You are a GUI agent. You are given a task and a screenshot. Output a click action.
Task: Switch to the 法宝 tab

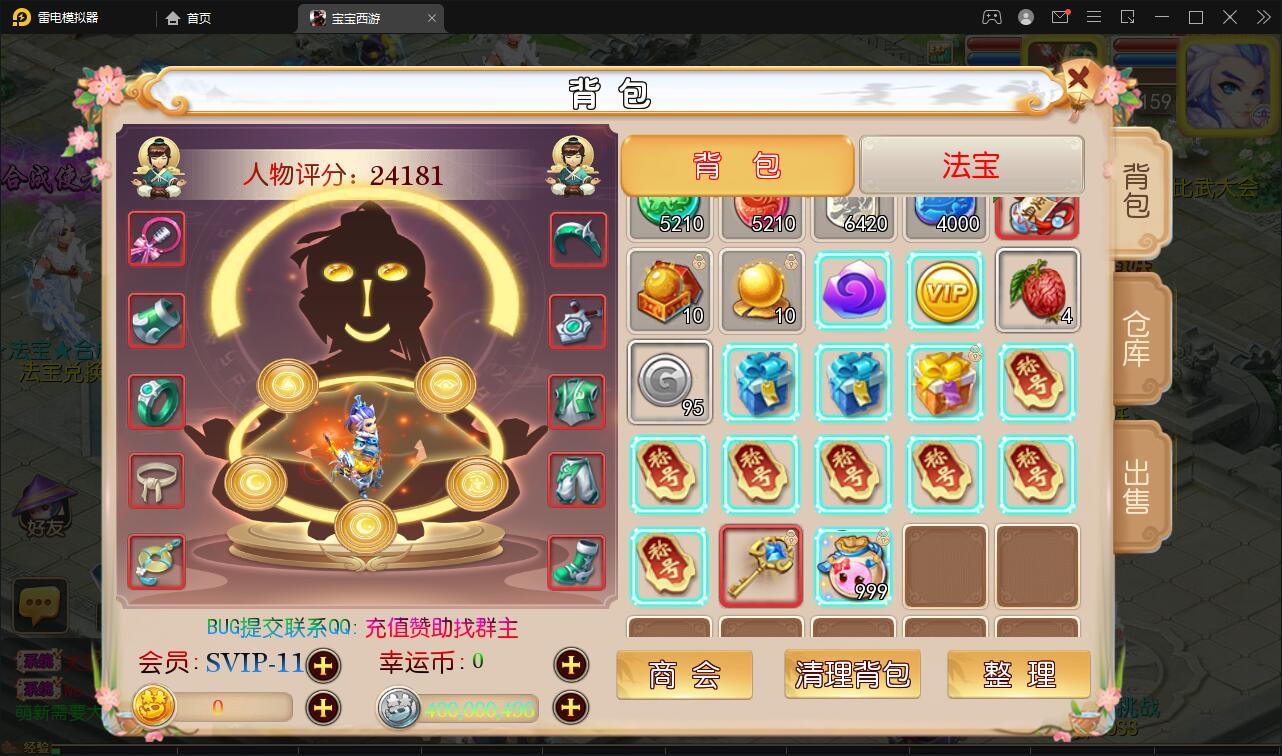tap(971, 165)
